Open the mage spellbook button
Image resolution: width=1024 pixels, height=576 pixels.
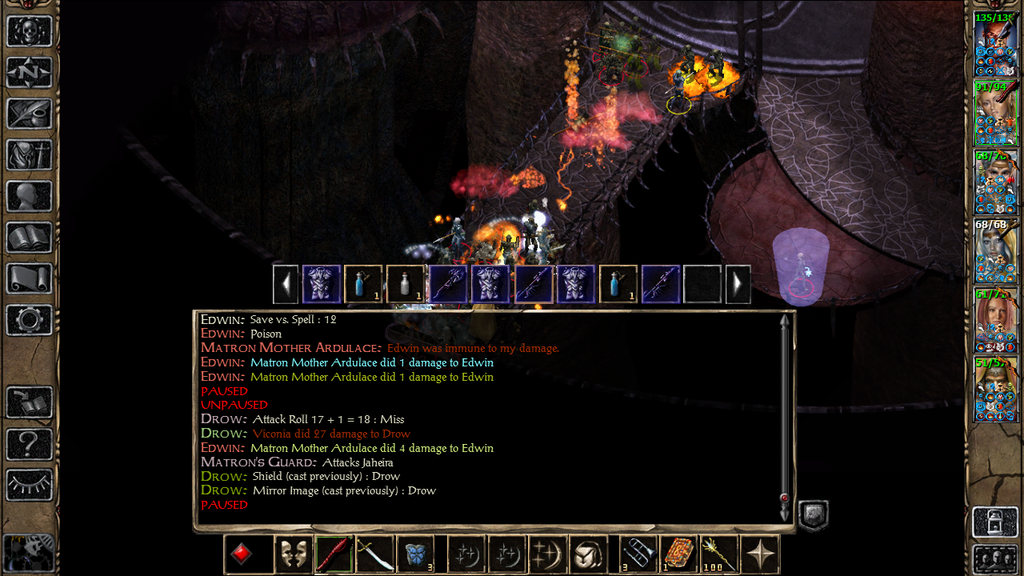(29, 237)
